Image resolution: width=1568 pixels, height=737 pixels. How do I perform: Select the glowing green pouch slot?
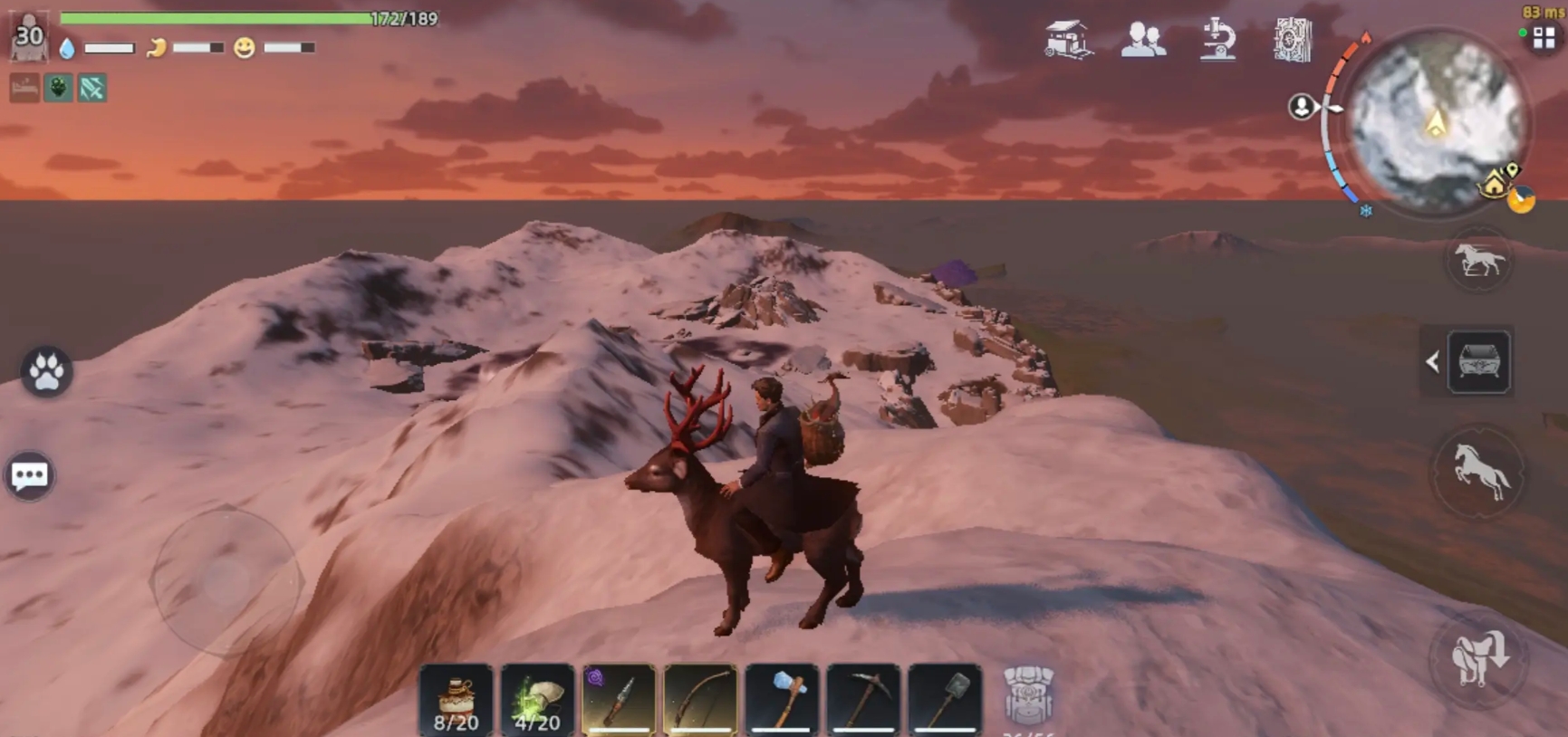[x=537, y=700]
